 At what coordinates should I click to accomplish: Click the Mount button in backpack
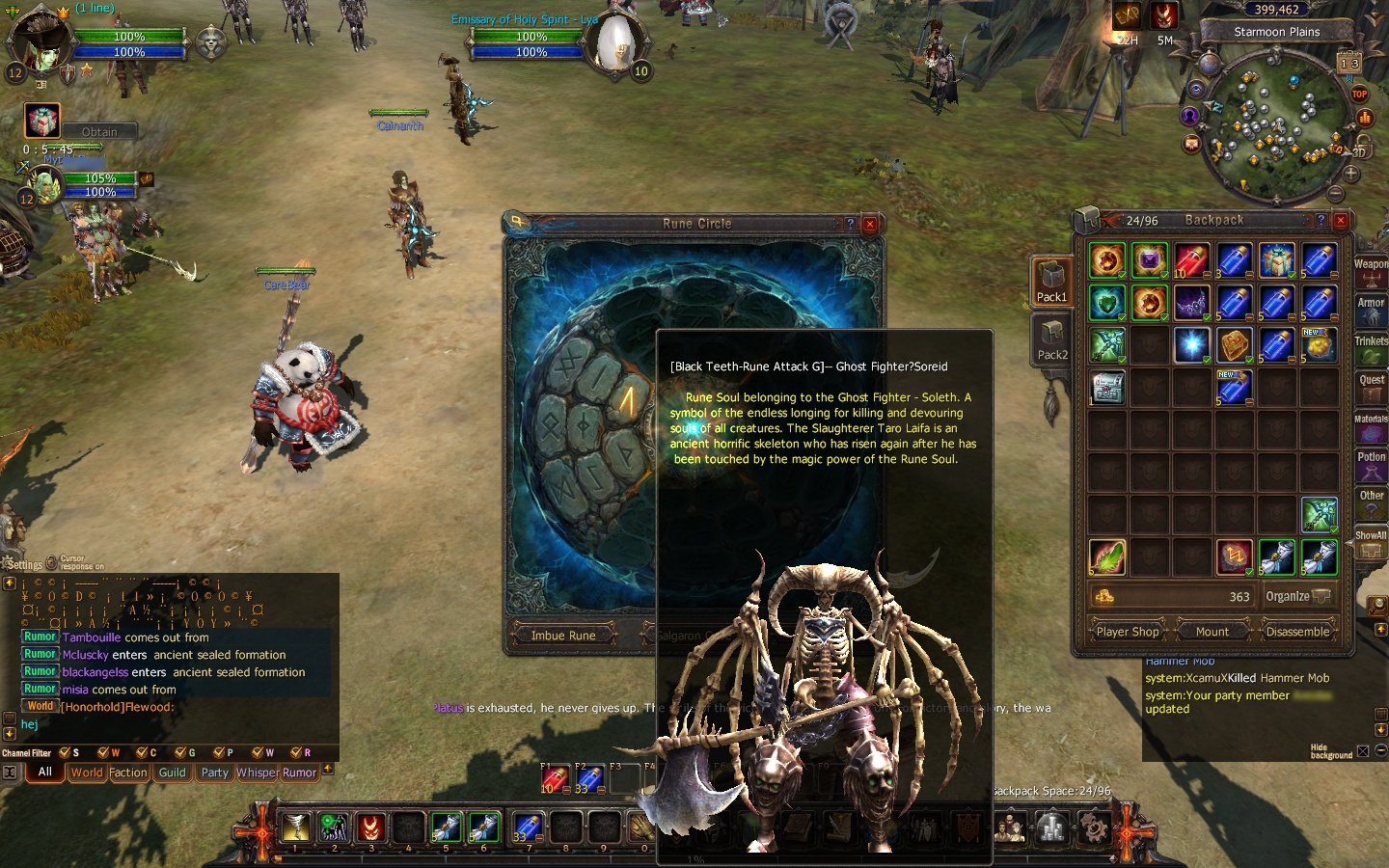point(1212,632)
